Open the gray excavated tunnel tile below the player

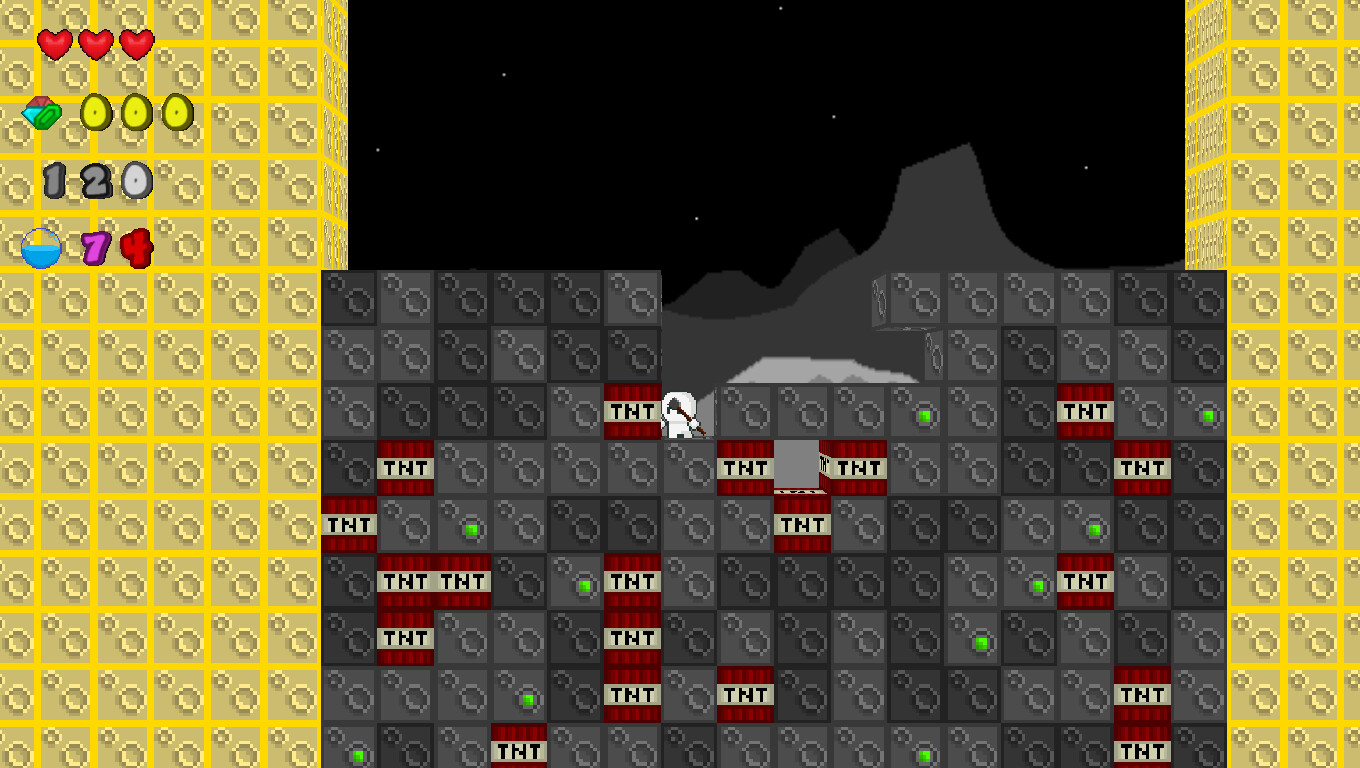point(798,466)
